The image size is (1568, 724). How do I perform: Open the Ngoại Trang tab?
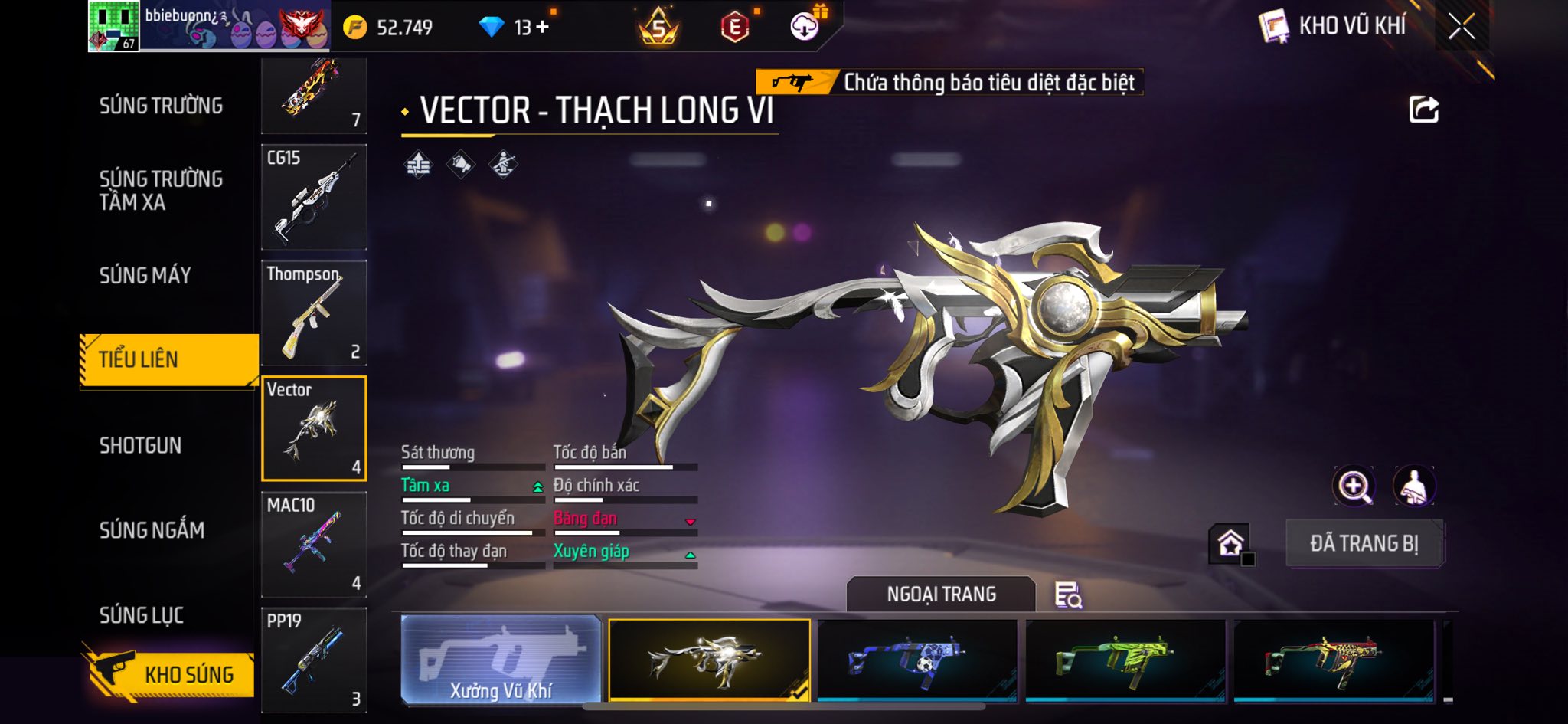coord(941,595)
